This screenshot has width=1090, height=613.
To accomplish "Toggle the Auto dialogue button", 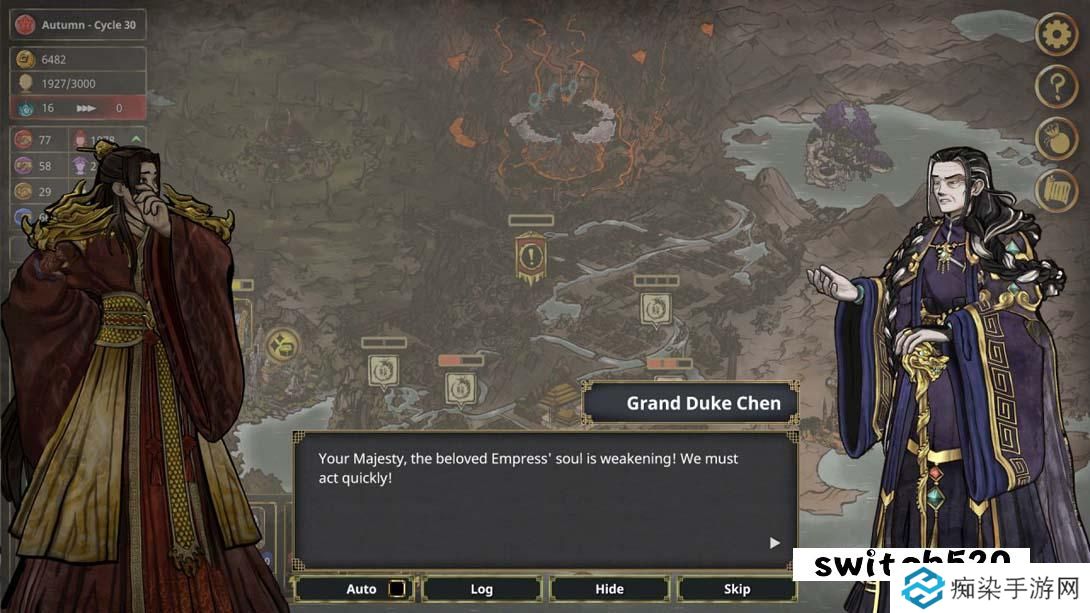I will (361, 589).
